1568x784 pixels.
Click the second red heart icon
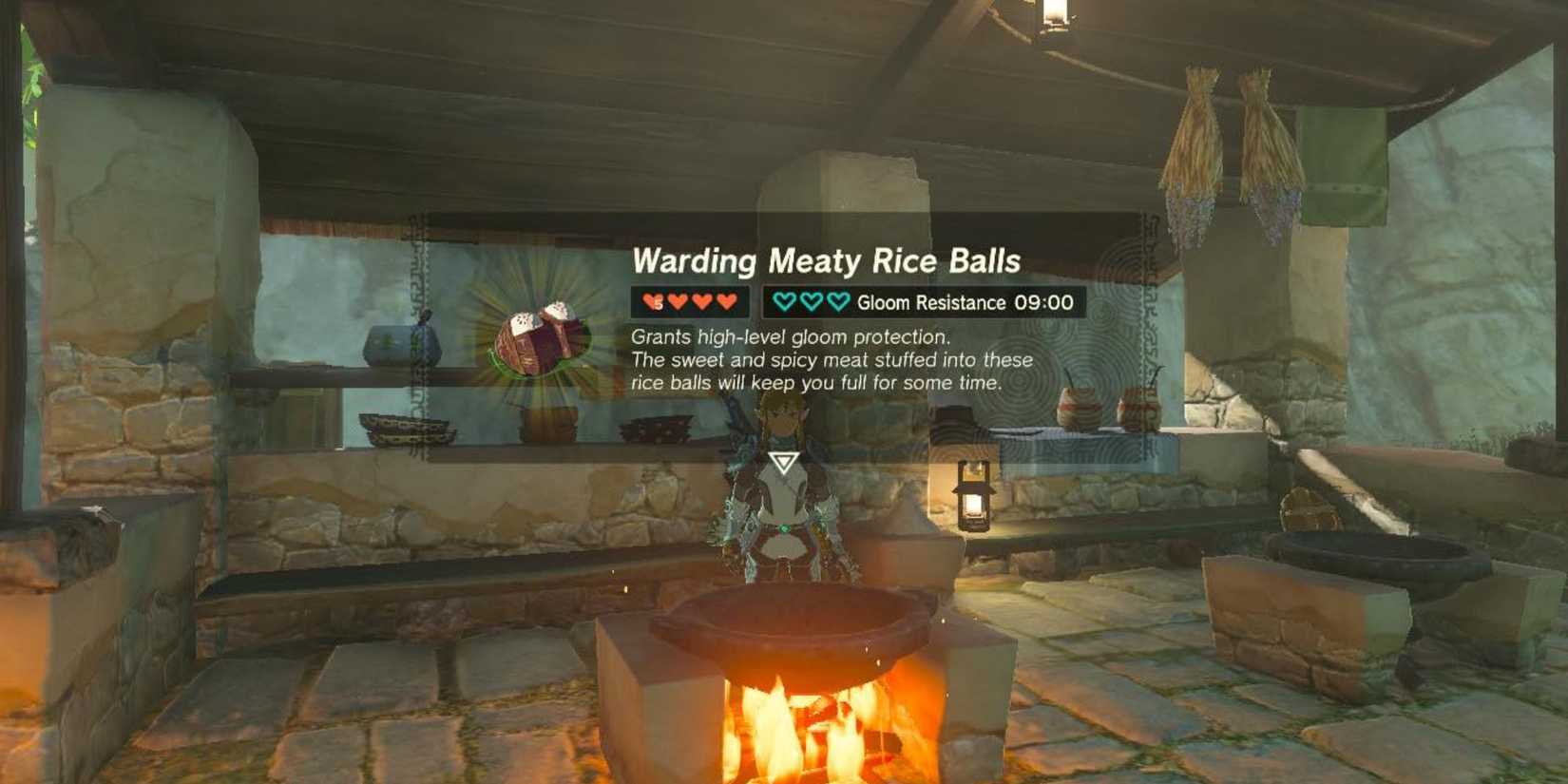point(678,302)
